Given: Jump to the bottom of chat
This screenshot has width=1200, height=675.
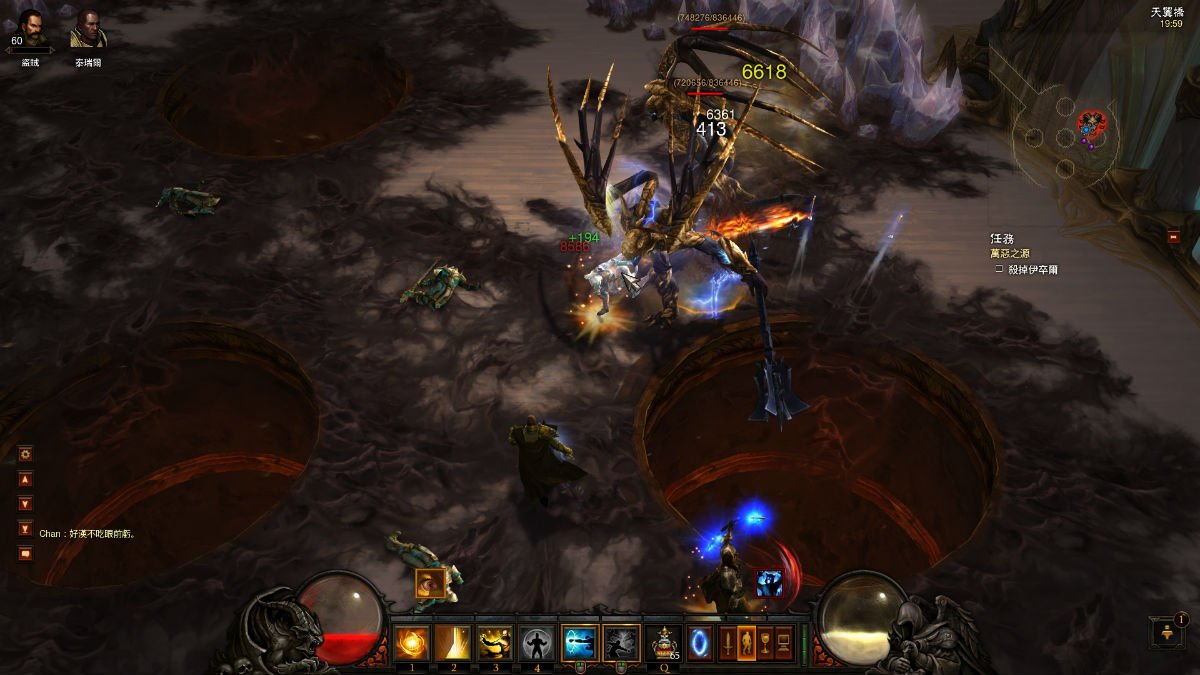Looking at the screenshot, I should 26,528.
